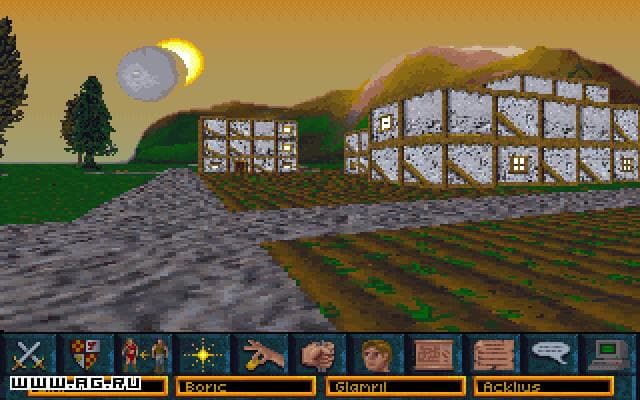Open the map parchment icon

(433, 352)
